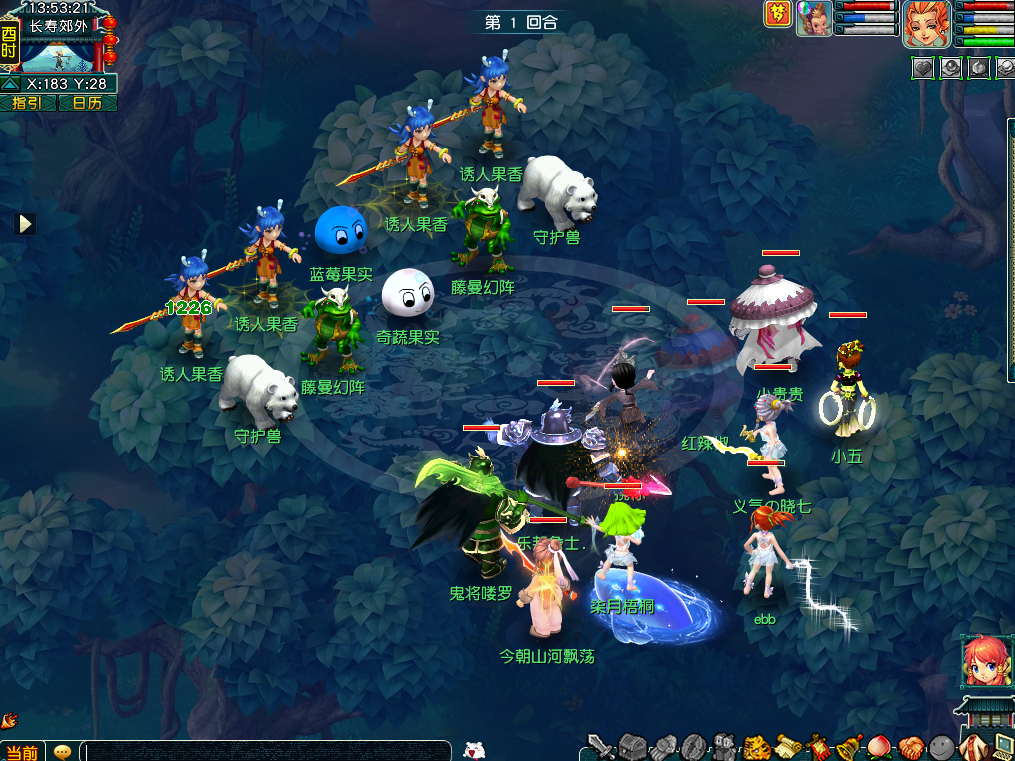Open the red-haired character portrait at the top
1015x761 pixels.
tap(927, 24)
